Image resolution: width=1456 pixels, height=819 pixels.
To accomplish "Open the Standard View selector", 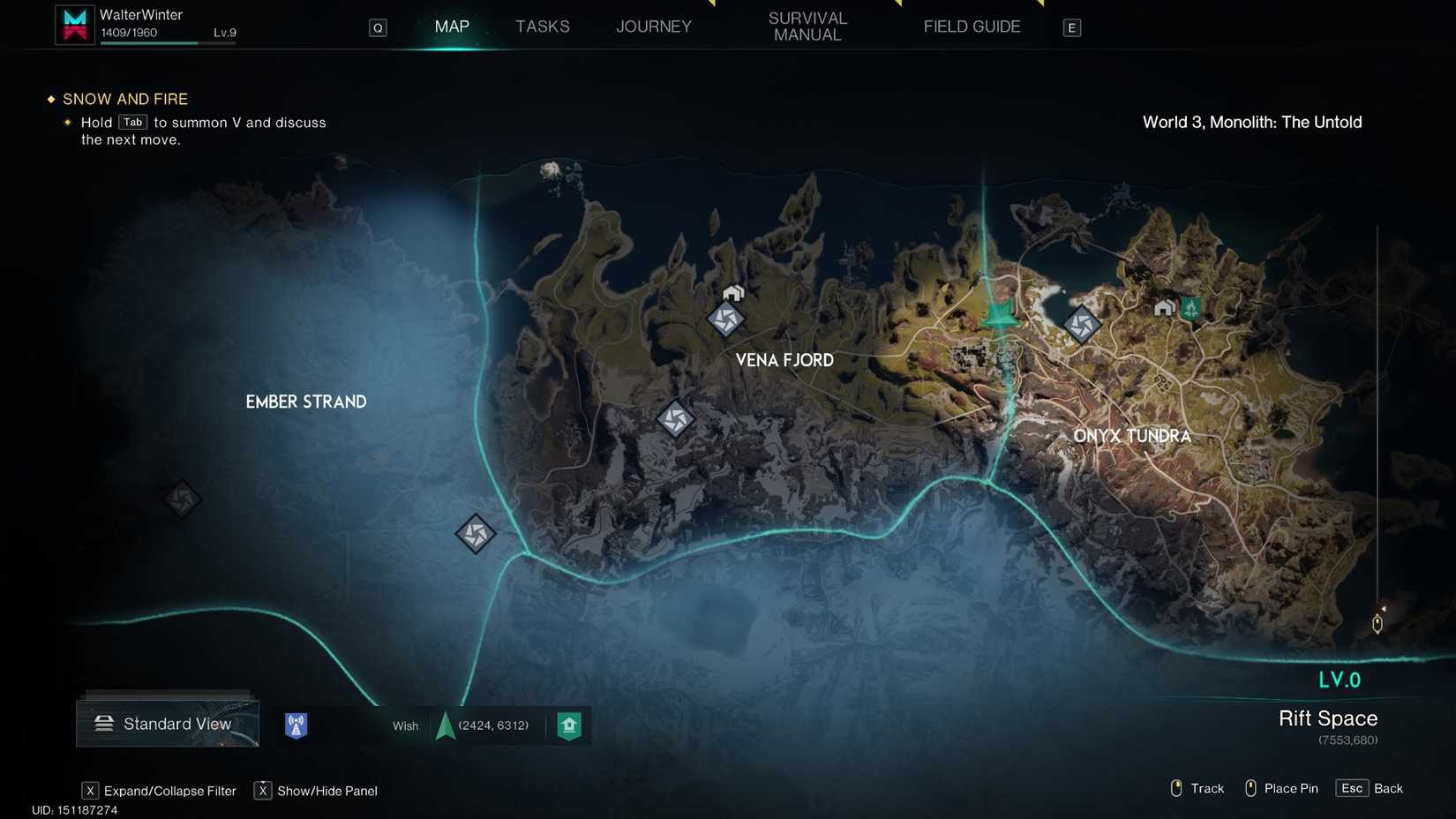I will tap(167, 723).
